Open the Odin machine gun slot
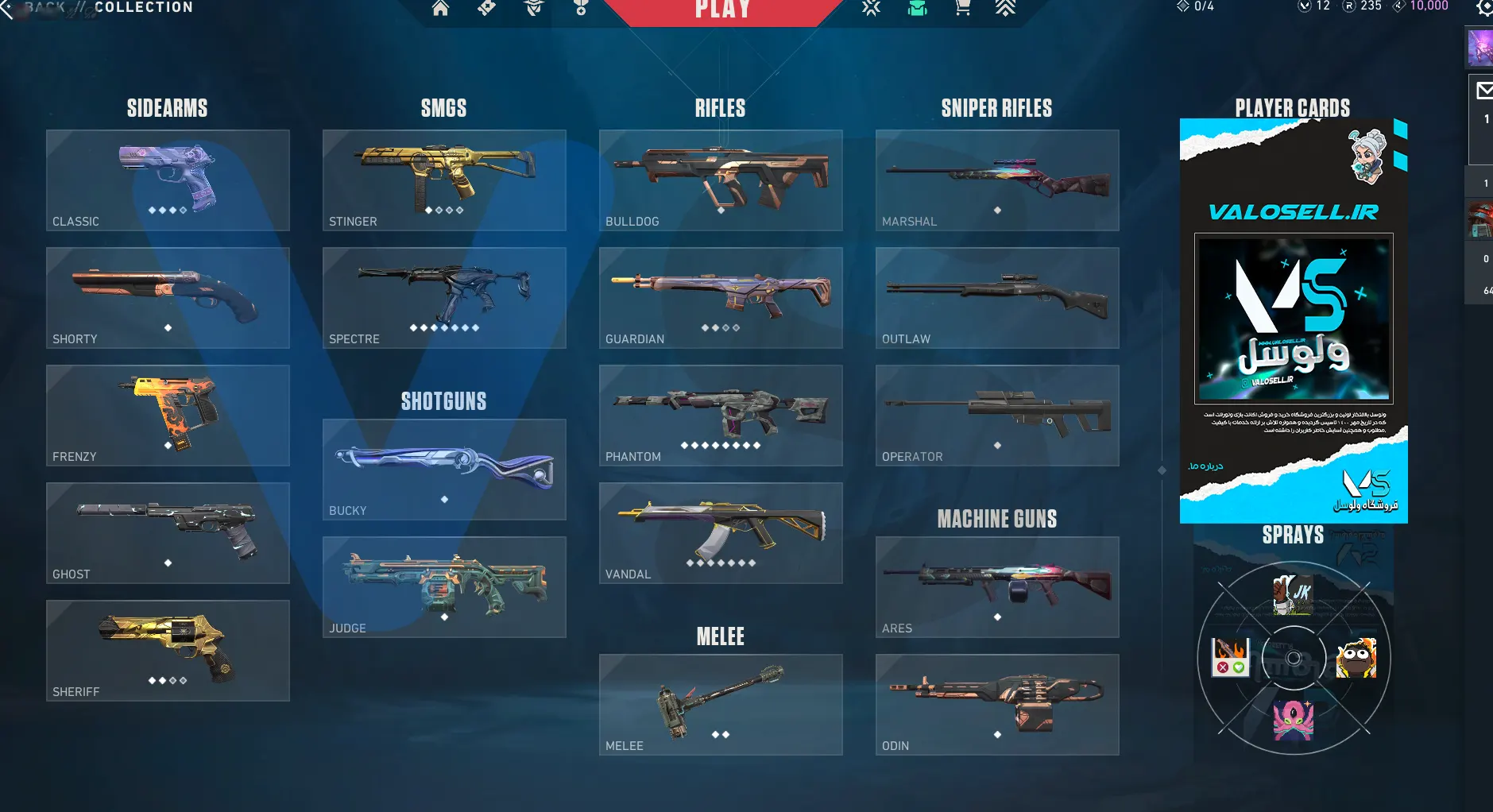Screen dimensions: 1493x812 (x=997, y=705)
